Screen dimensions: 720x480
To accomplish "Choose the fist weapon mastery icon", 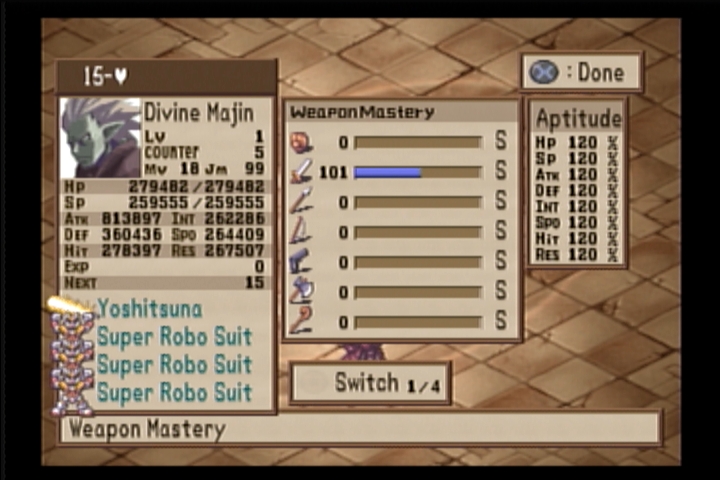I will coord(301,142).
